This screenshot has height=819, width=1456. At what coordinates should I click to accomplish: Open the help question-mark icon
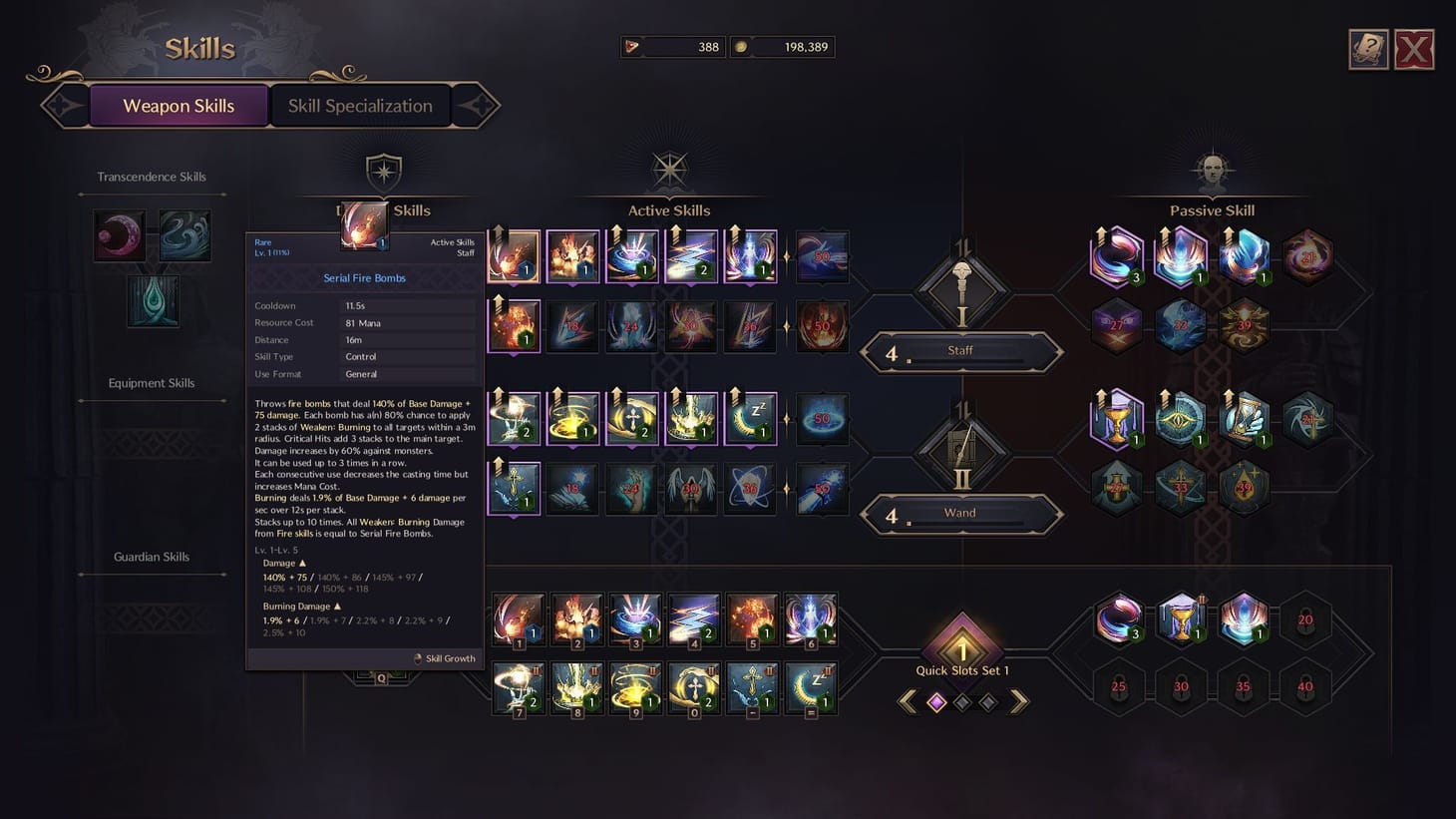[1368, 48]
